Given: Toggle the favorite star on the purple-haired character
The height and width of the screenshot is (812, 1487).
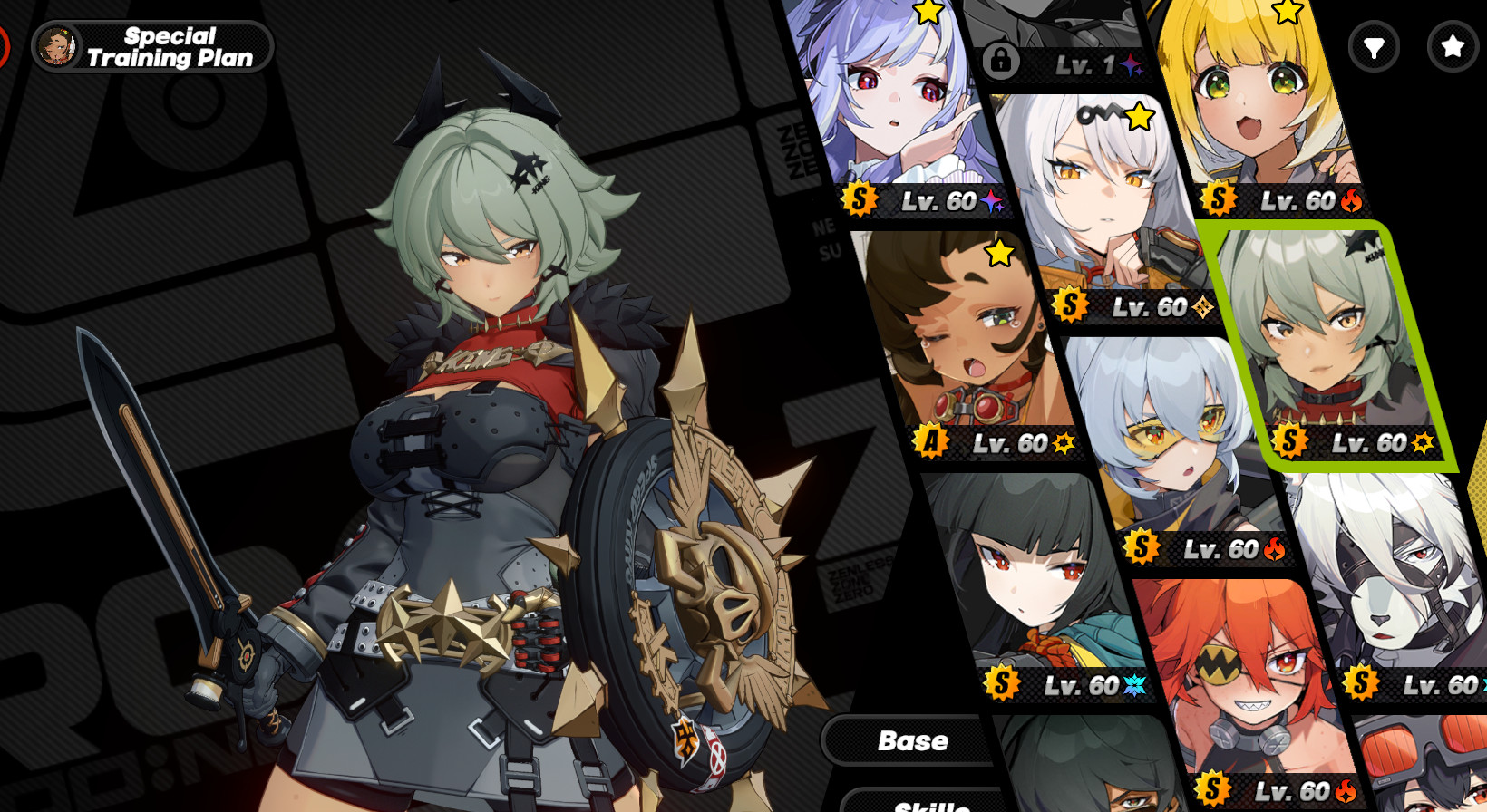Looking at the screenshot, I should pyautogui.click(x=928, y=13).
